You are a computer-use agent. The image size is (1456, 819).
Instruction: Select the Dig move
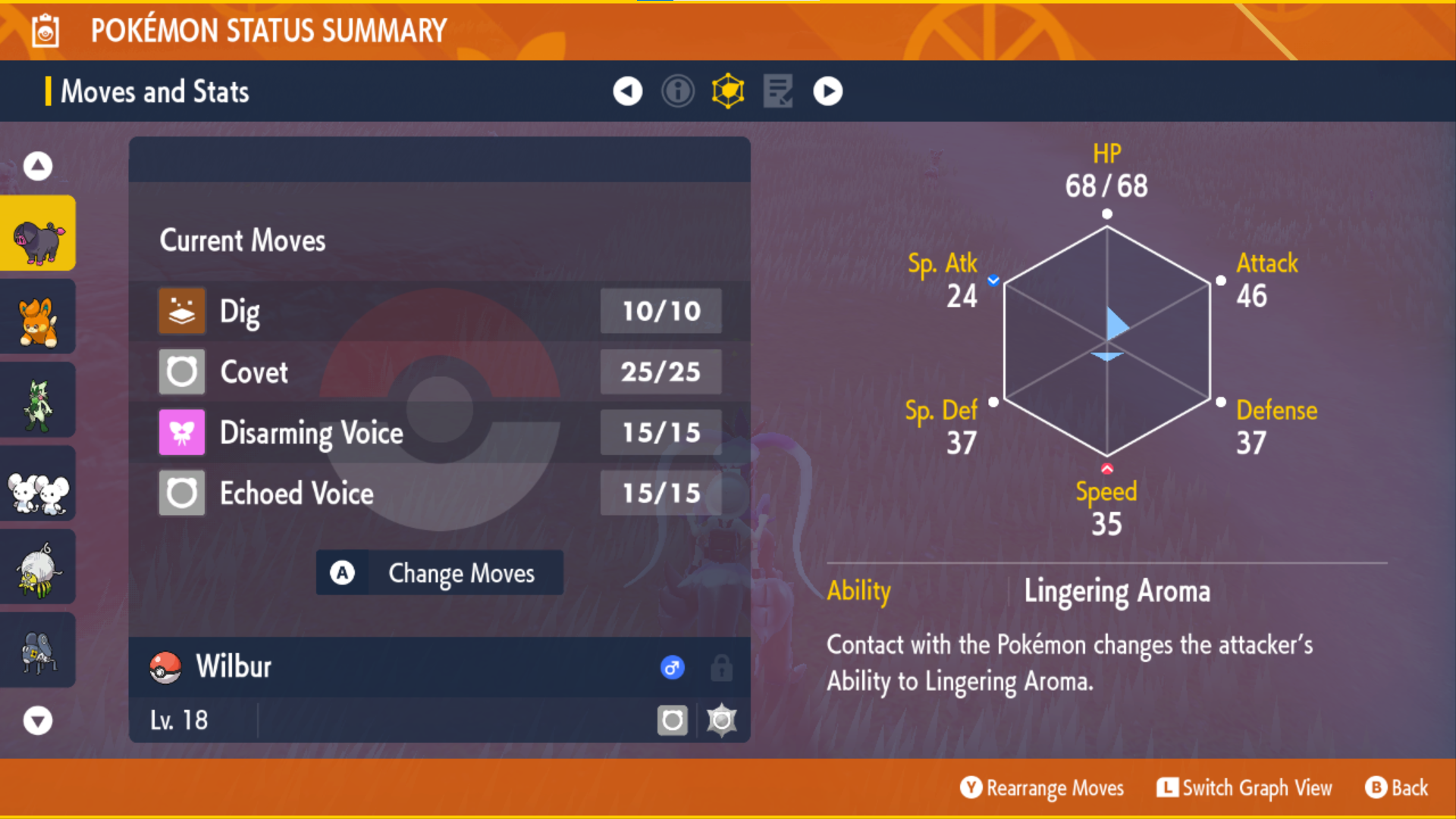[439, 311]
